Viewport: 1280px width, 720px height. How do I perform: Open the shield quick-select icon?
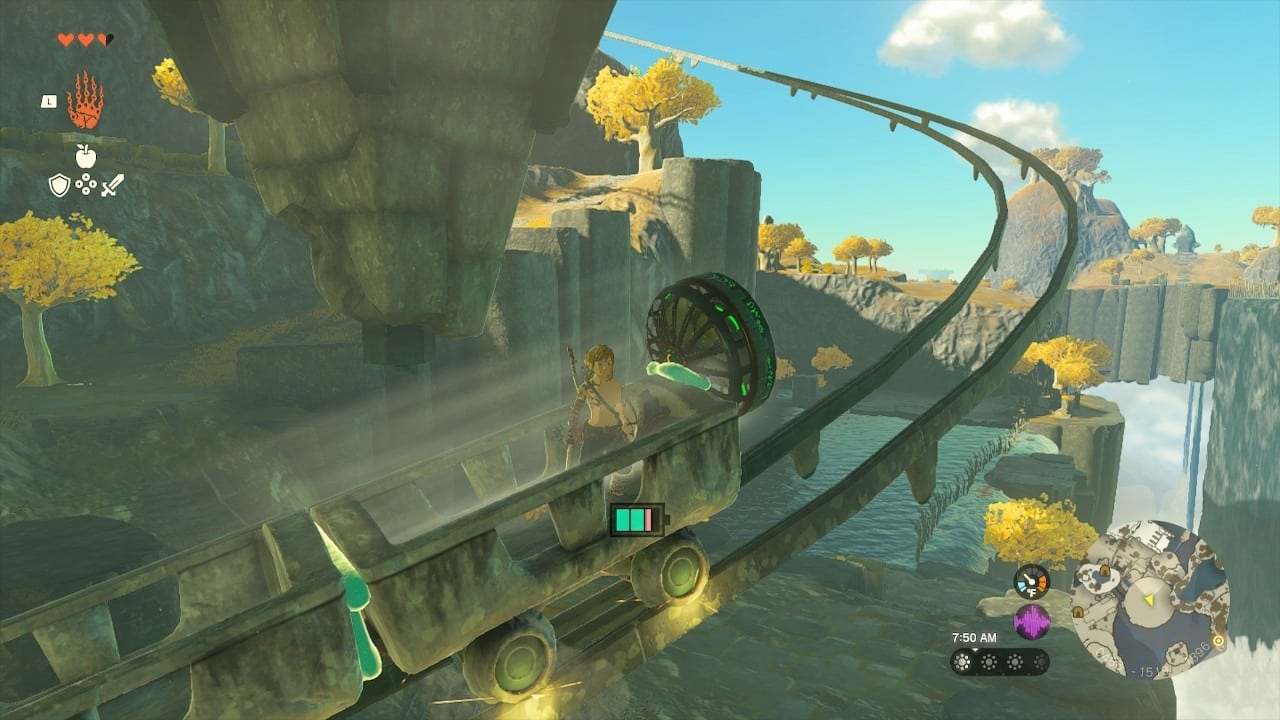point(59,185)
